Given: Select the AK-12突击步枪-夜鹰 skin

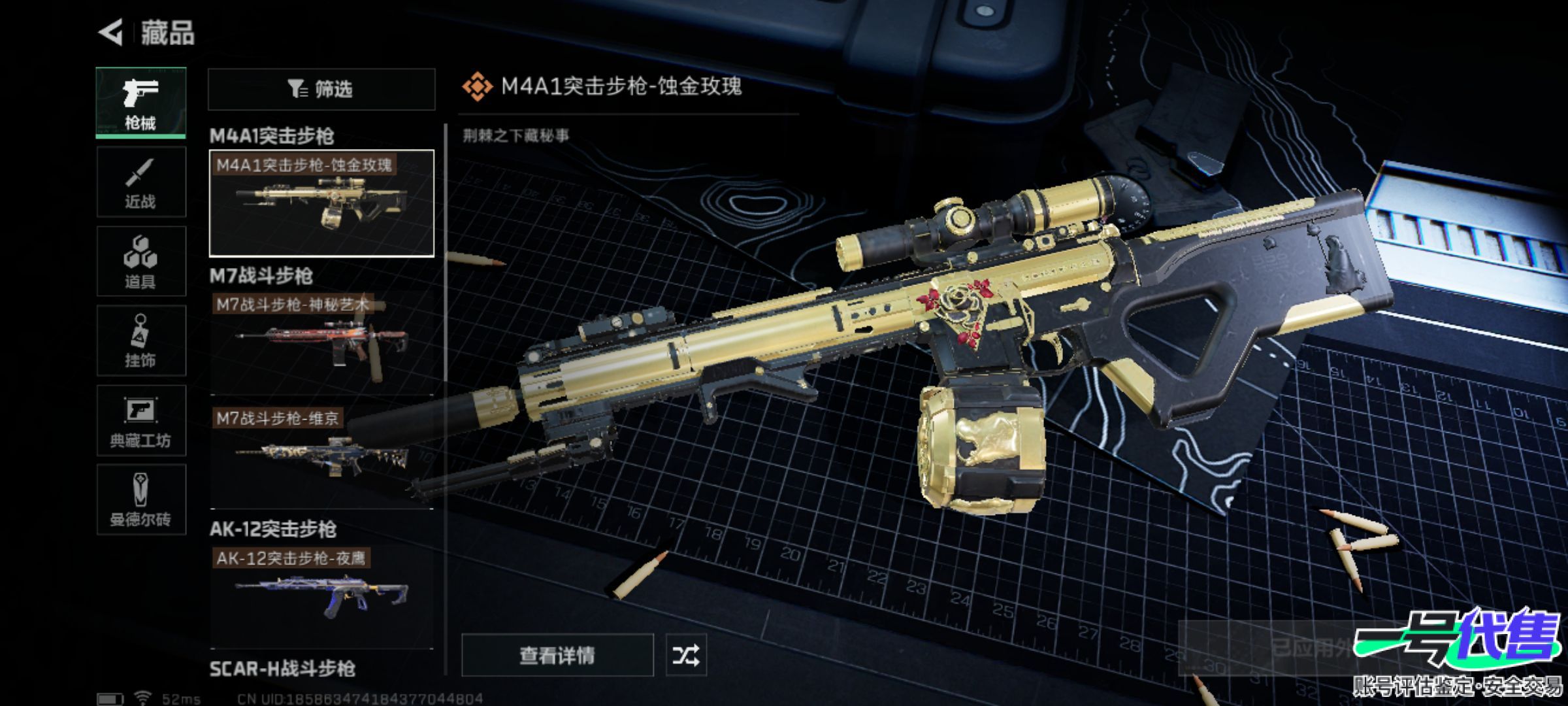Looking at the screenshot, I should click(x=321, y=596).
